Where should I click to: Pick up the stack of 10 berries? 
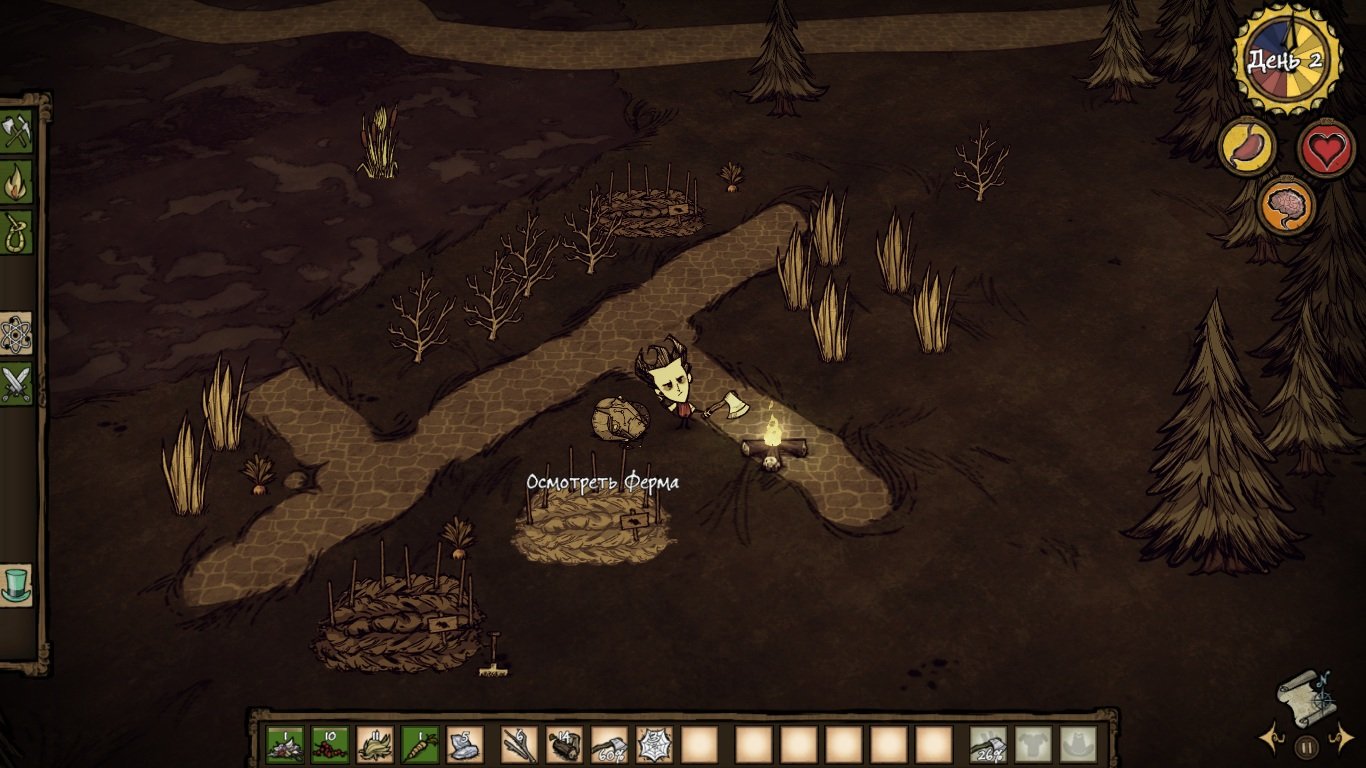pyautogui.click(x=330, y=744)
